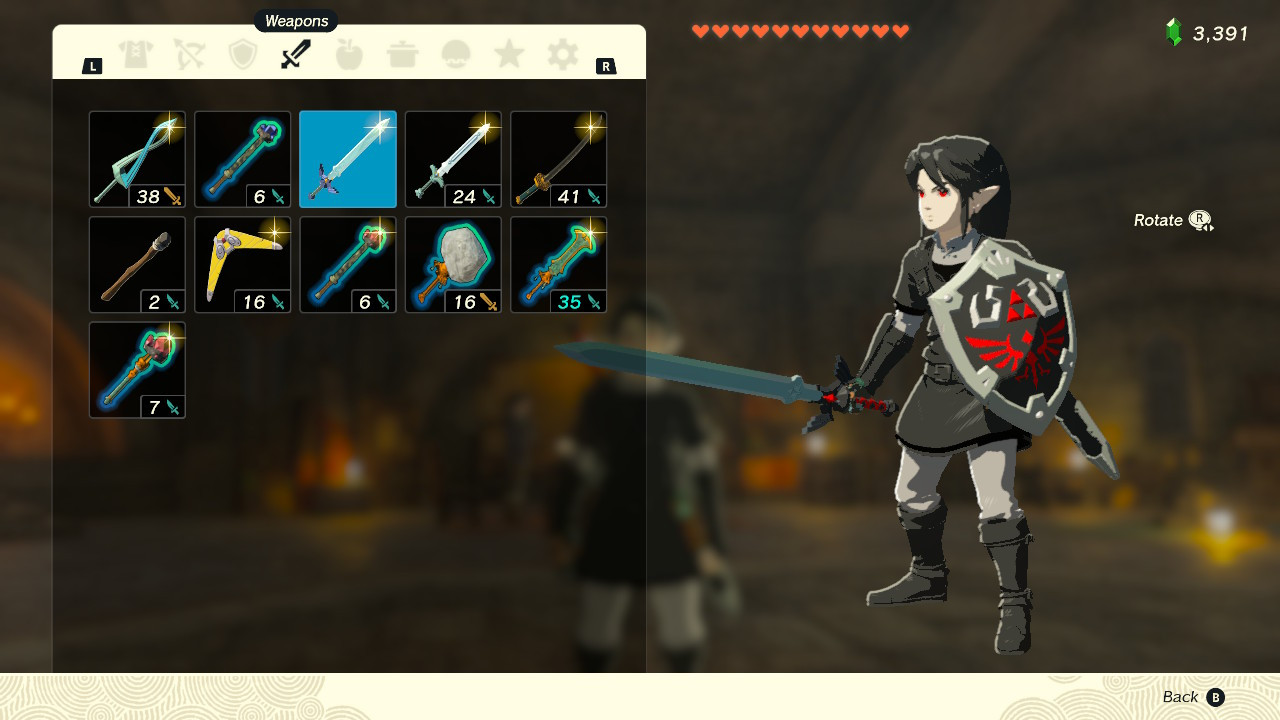Switch tabs using the L shoulder indicator
The width and height of the screenshot is (1280, 720).
click(93, 64)
